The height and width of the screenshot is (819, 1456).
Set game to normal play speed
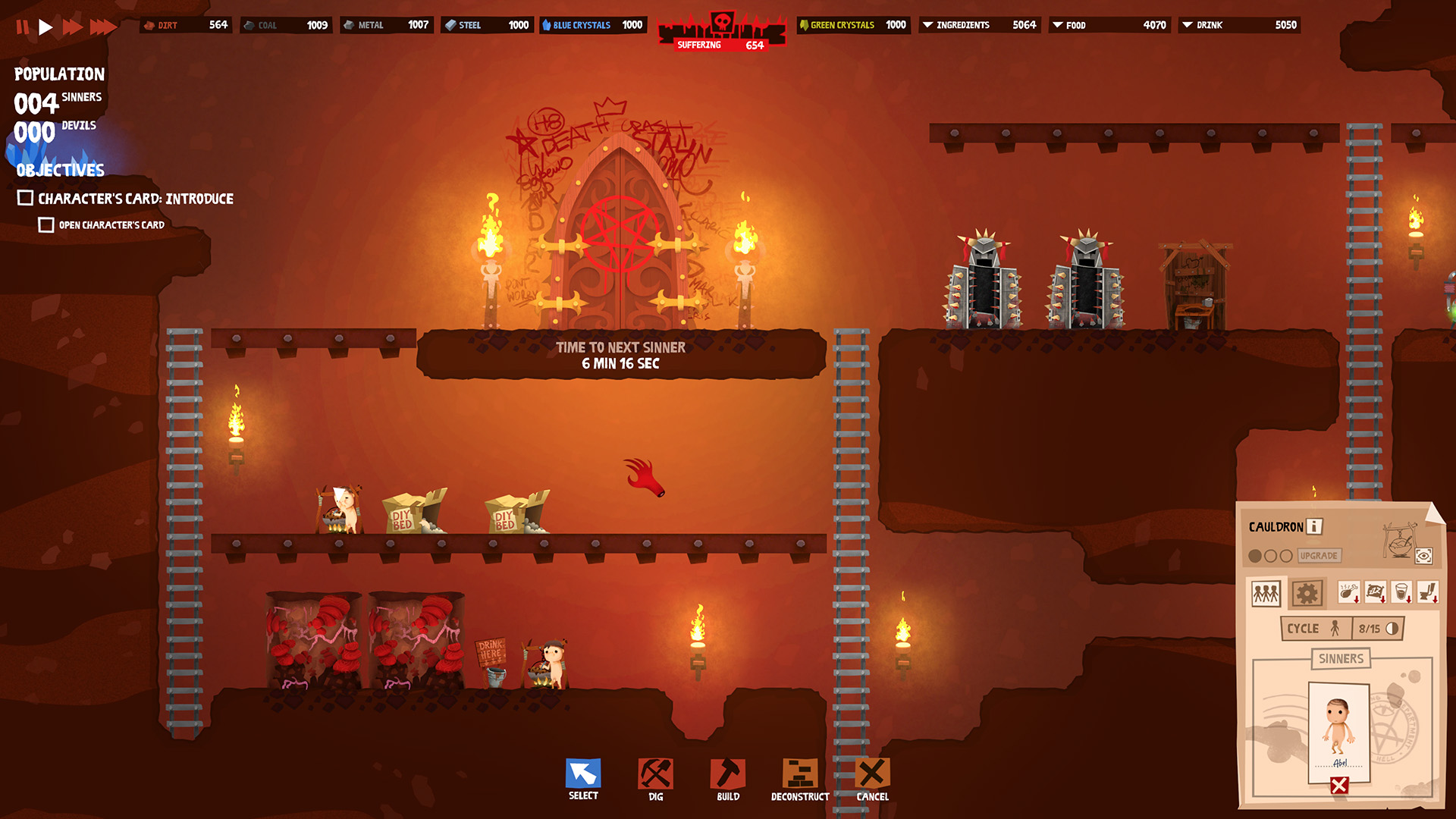coord(45,27)
